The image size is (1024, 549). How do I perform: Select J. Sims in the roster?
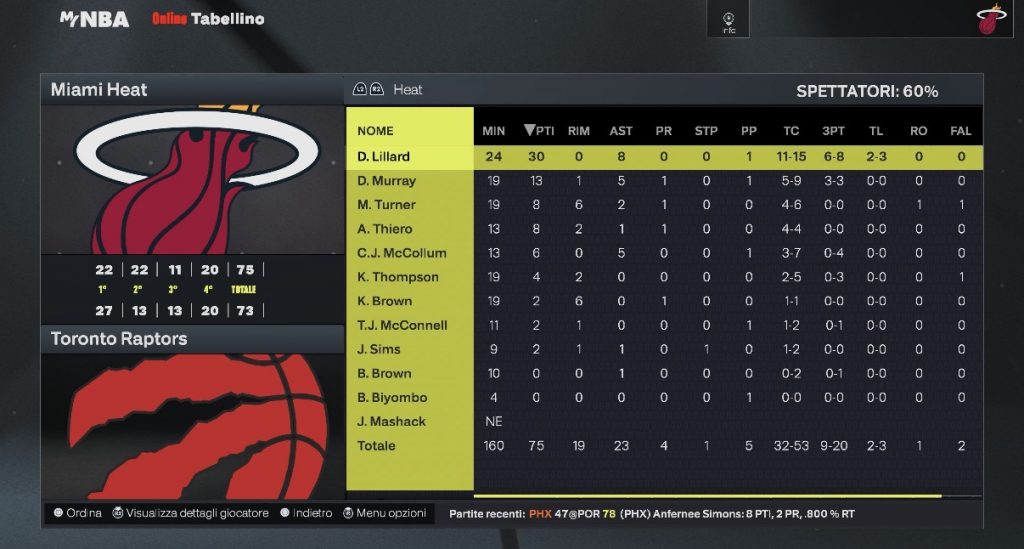coord(378,349)
